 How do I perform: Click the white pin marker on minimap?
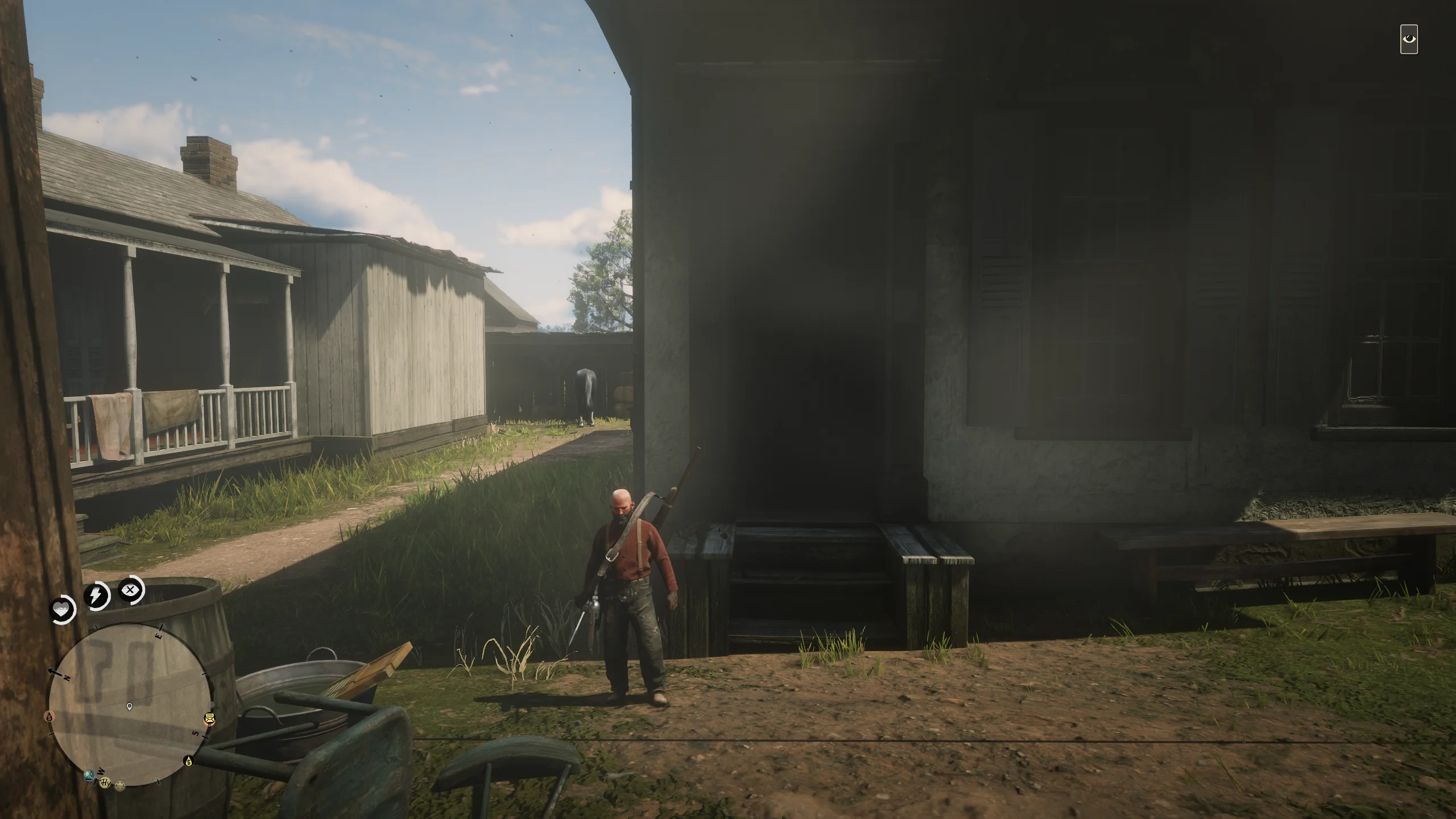130,706
